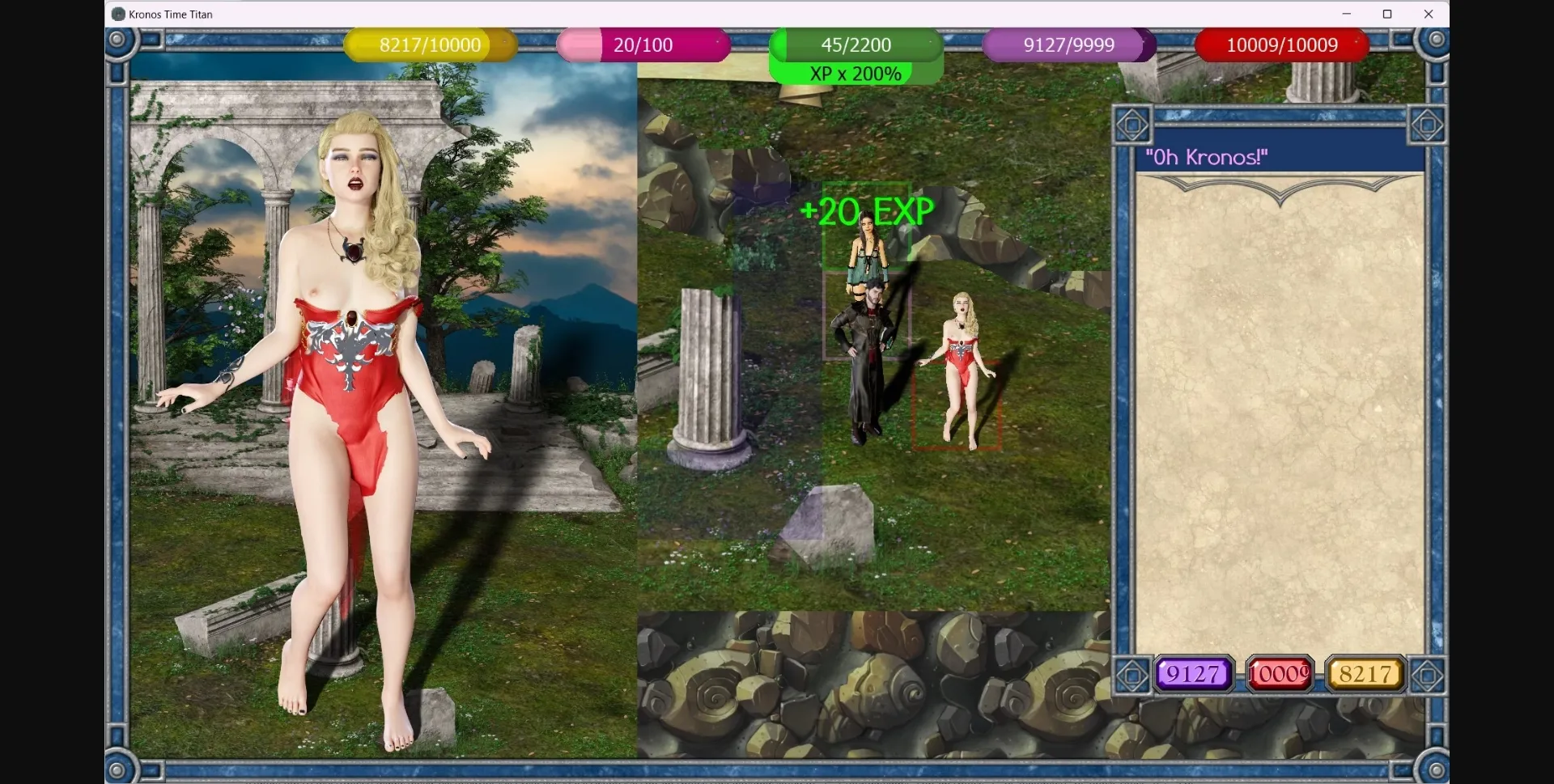Click the purple 9127 gem button

point(1193,673)
